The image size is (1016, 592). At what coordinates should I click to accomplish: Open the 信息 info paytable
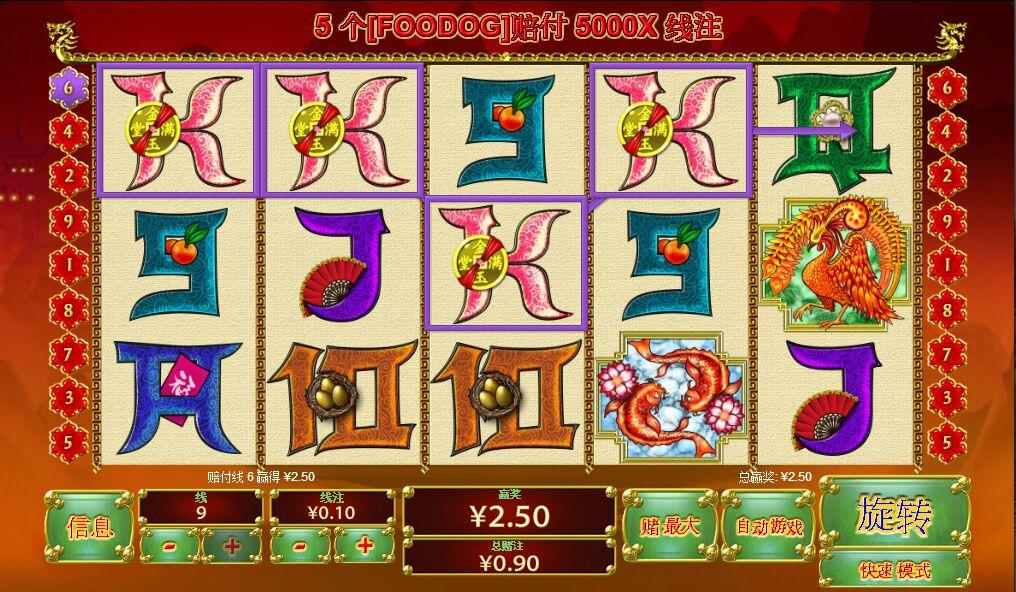click(89, 526)
